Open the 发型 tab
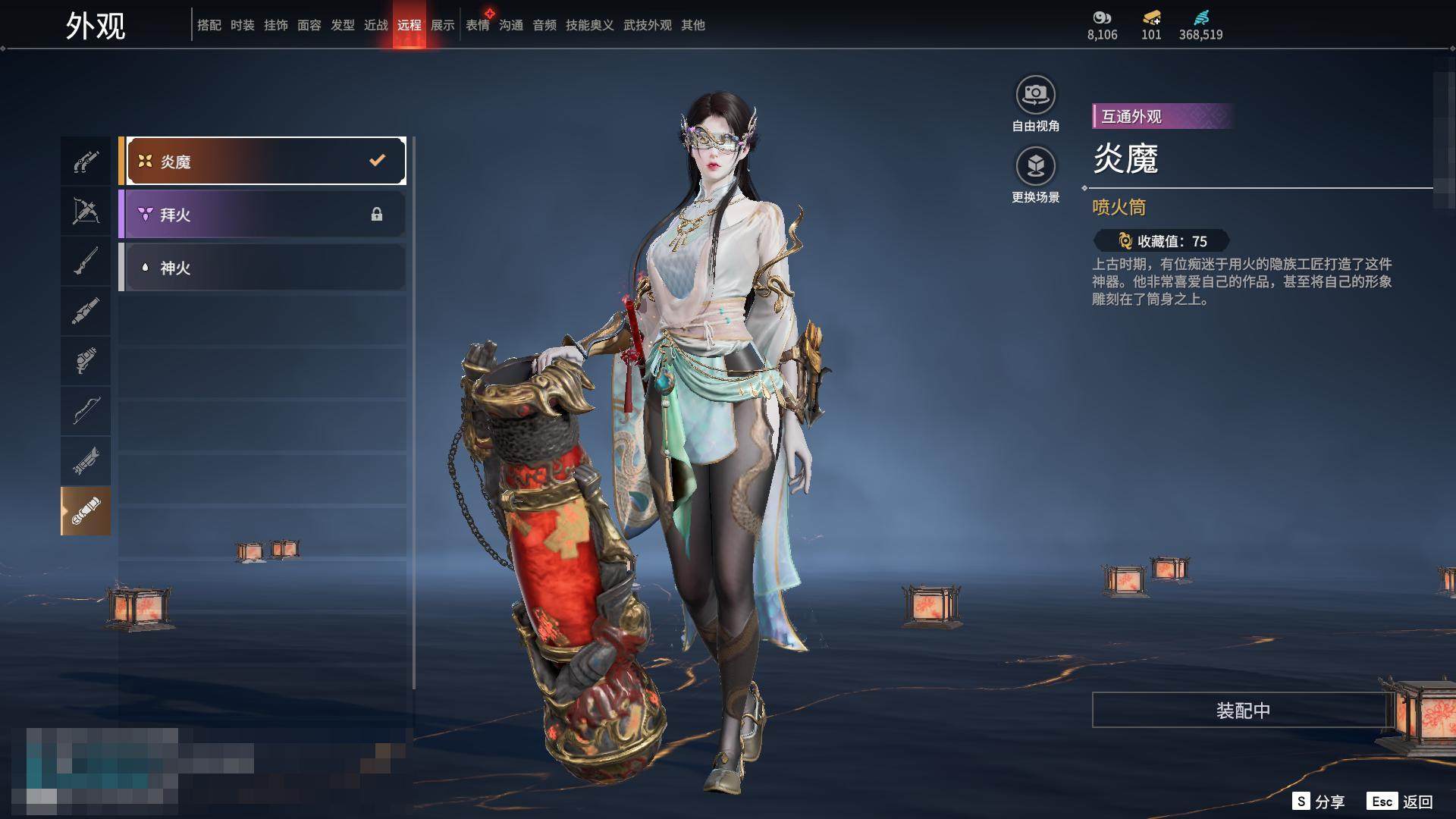1456x819 pixels. point(343,25)
